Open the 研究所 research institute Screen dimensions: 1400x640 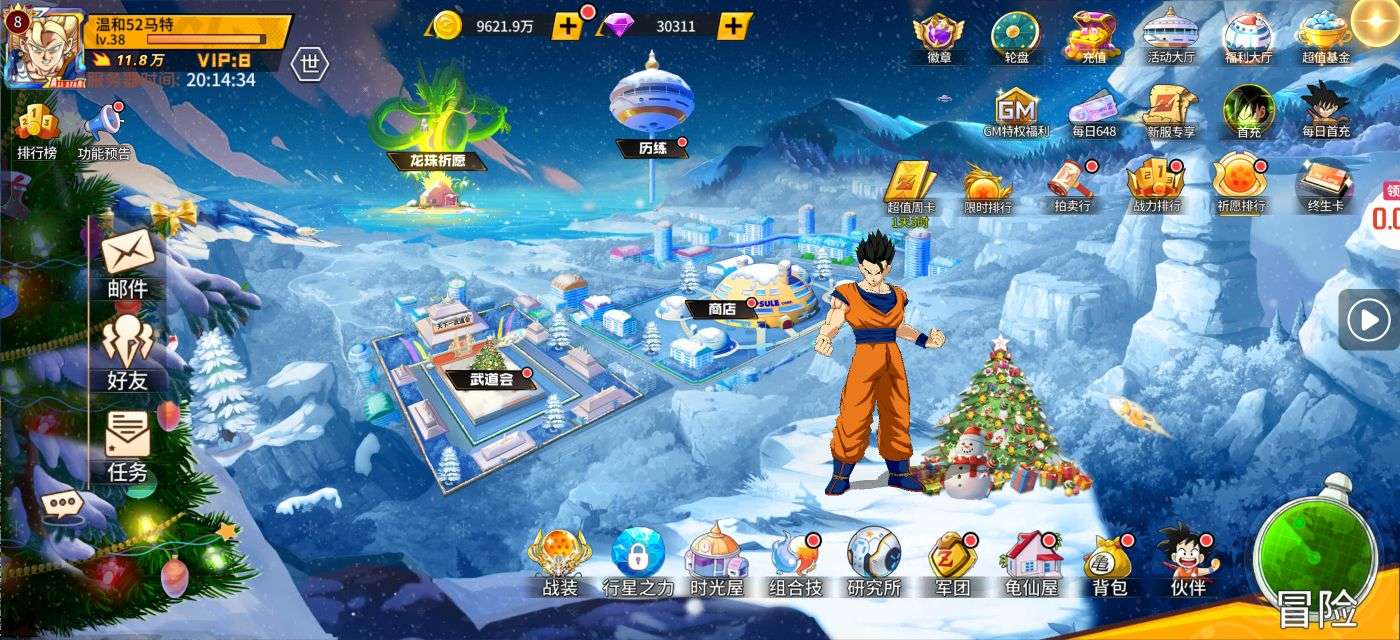coord(873,562)
